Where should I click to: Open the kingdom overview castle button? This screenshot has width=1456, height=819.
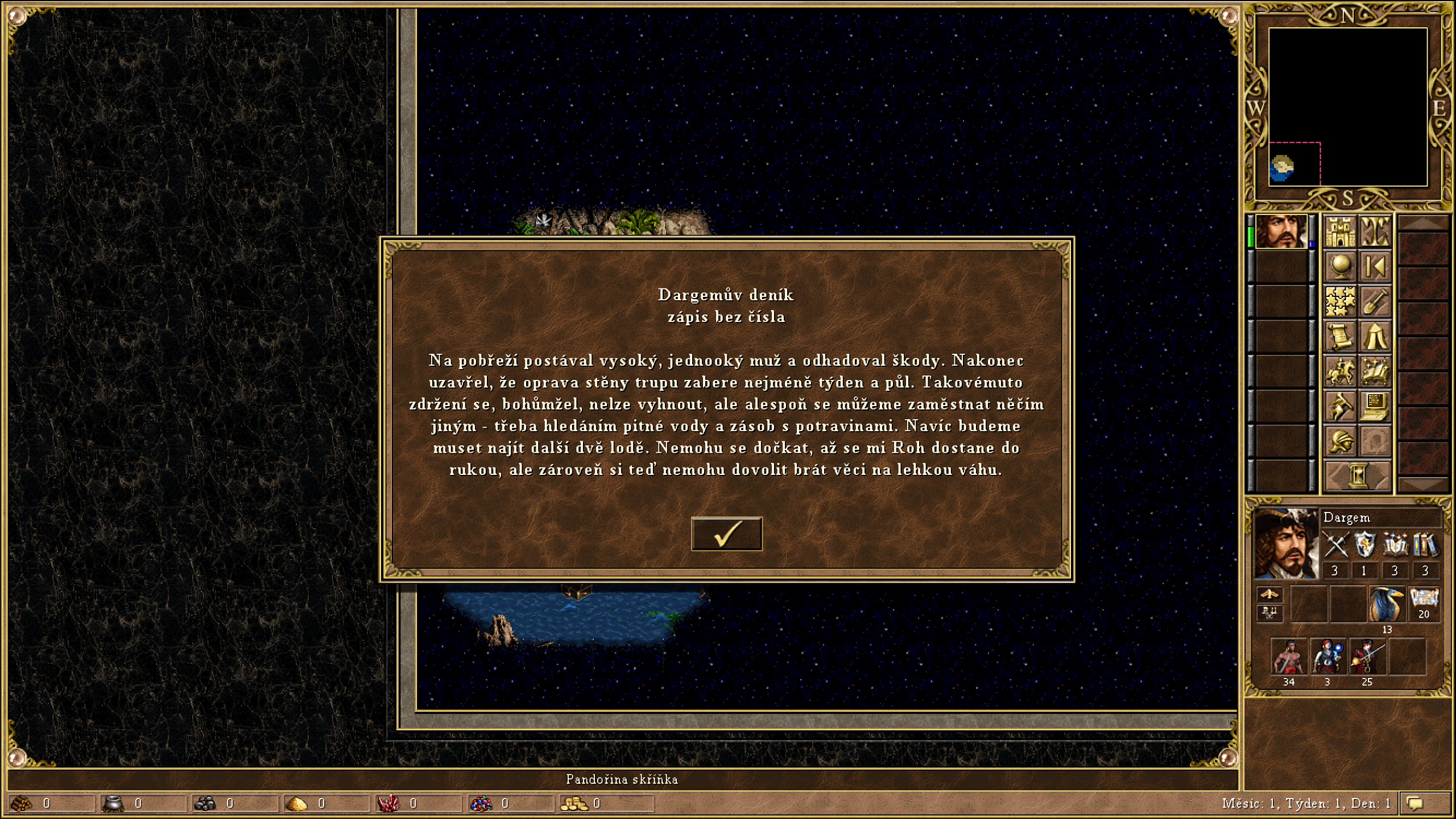[1340, 231]
